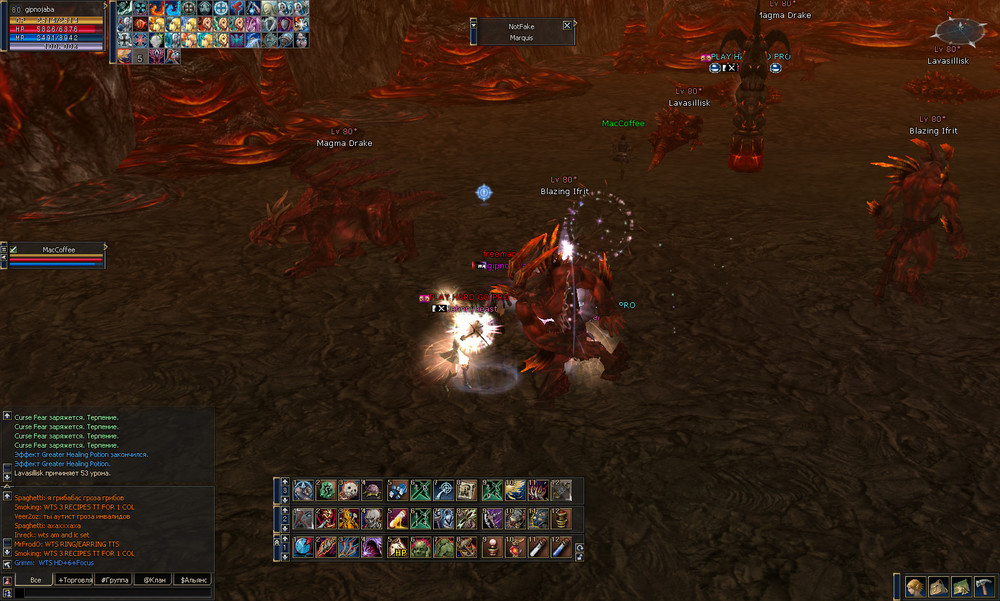Open the system menu hammer icon
This screenshot has width=1000, height=601.
coord(983,587)
